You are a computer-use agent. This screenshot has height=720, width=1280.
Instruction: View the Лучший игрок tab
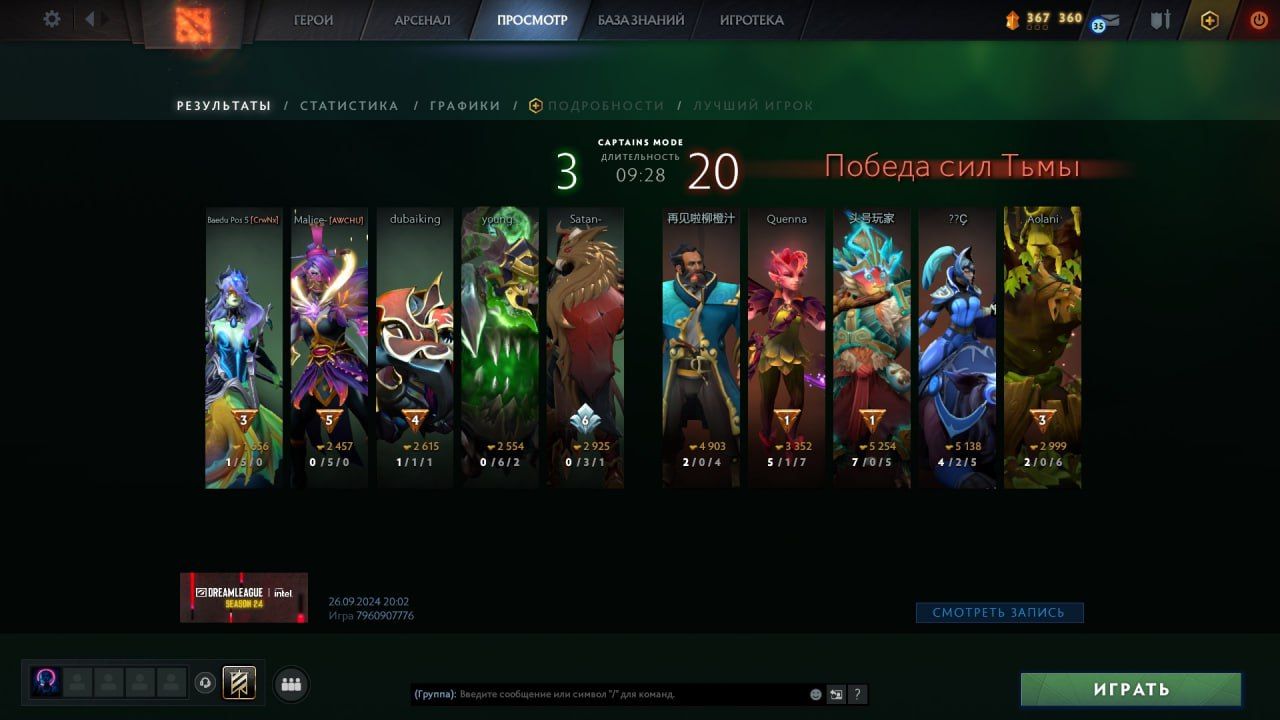753,106
